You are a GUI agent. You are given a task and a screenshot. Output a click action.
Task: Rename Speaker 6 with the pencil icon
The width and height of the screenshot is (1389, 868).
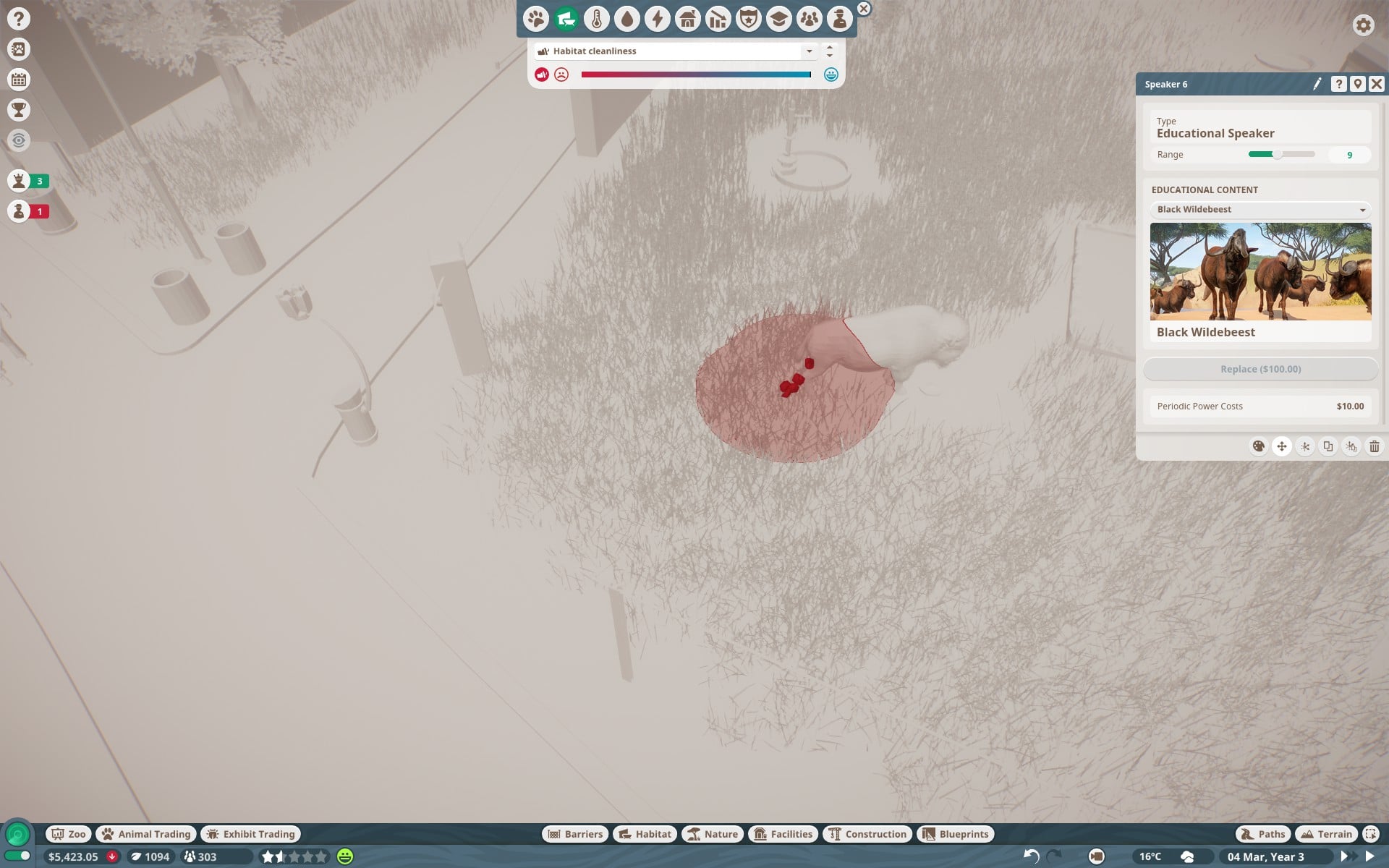coord(1317,84)
